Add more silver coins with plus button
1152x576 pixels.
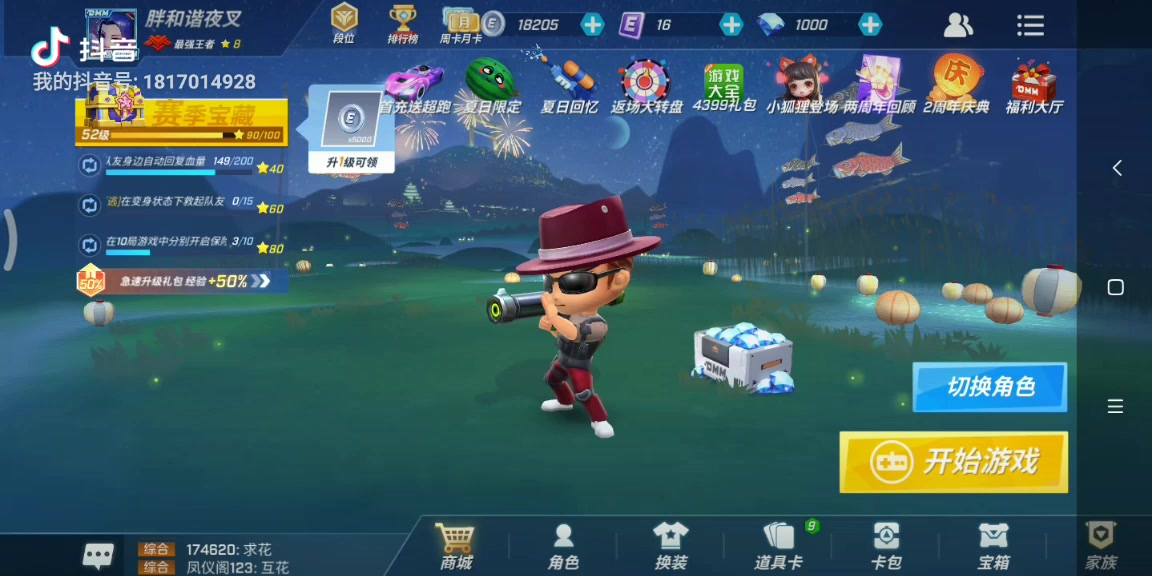pyautogui.click(x=592, y=25)
